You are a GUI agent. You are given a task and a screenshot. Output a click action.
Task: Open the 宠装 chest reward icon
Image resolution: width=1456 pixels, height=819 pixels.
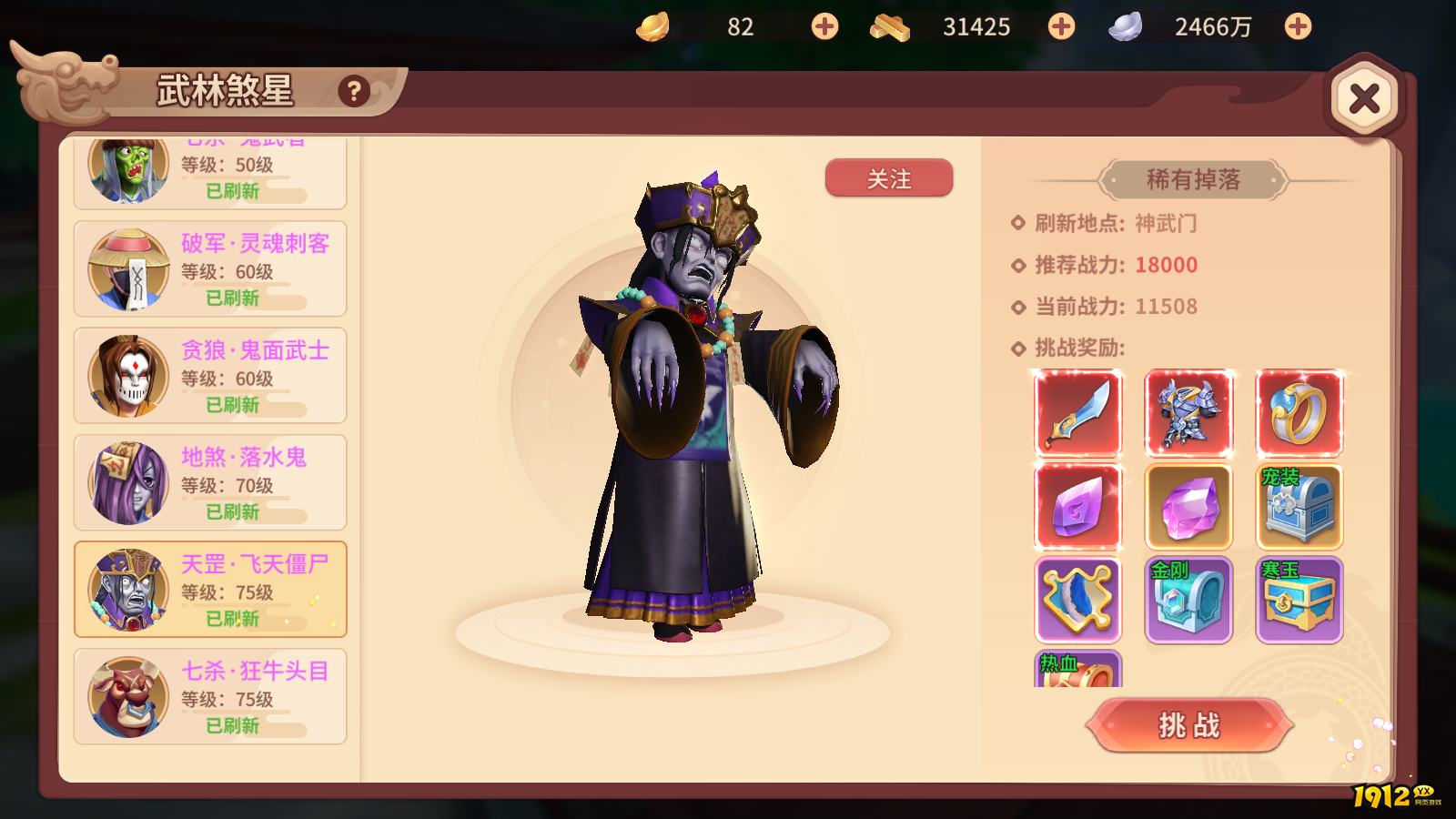click(x=1299, y=505)
